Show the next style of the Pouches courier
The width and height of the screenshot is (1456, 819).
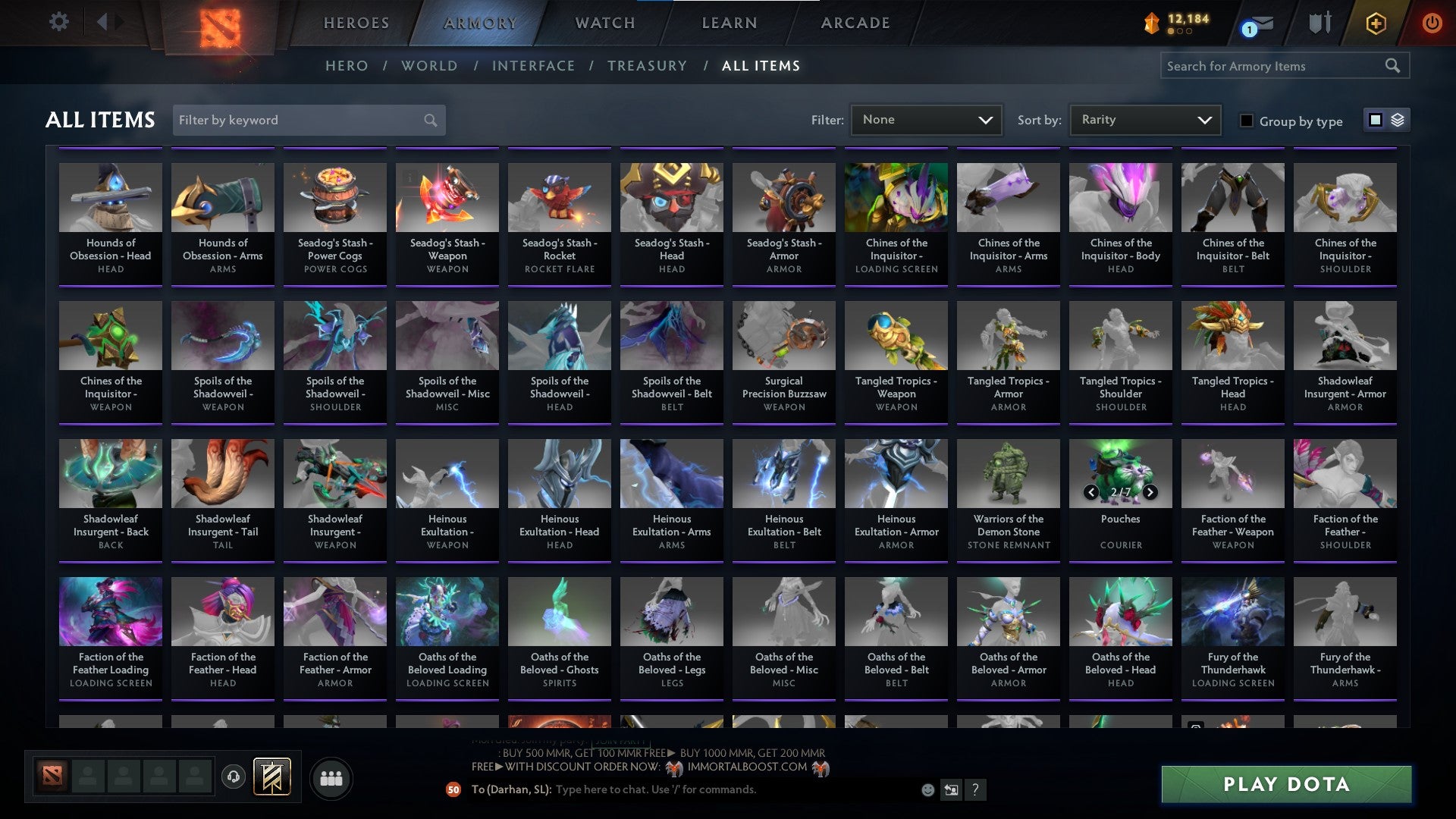1149,492
